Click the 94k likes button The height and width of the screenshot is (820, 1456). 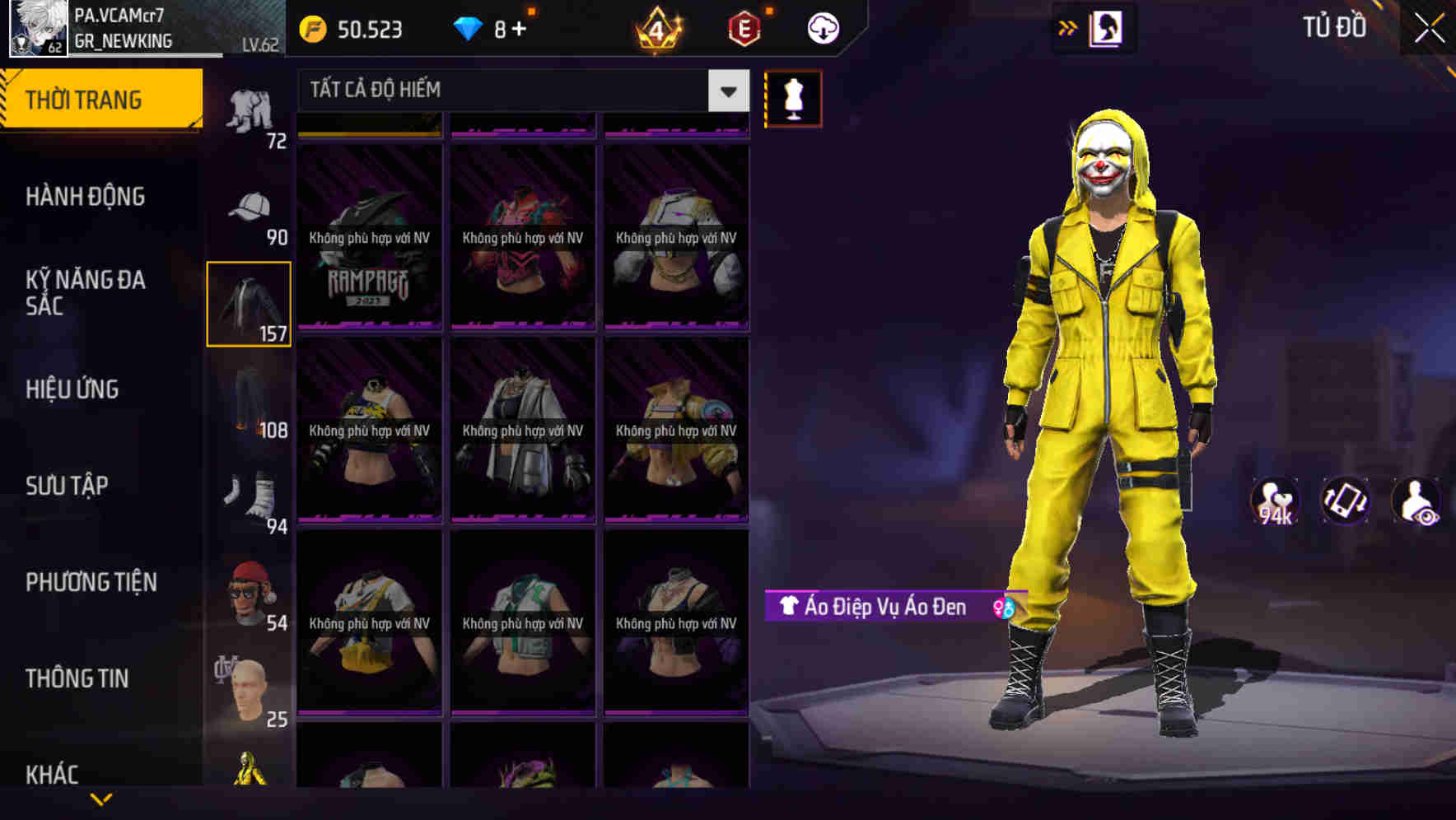1272,501
